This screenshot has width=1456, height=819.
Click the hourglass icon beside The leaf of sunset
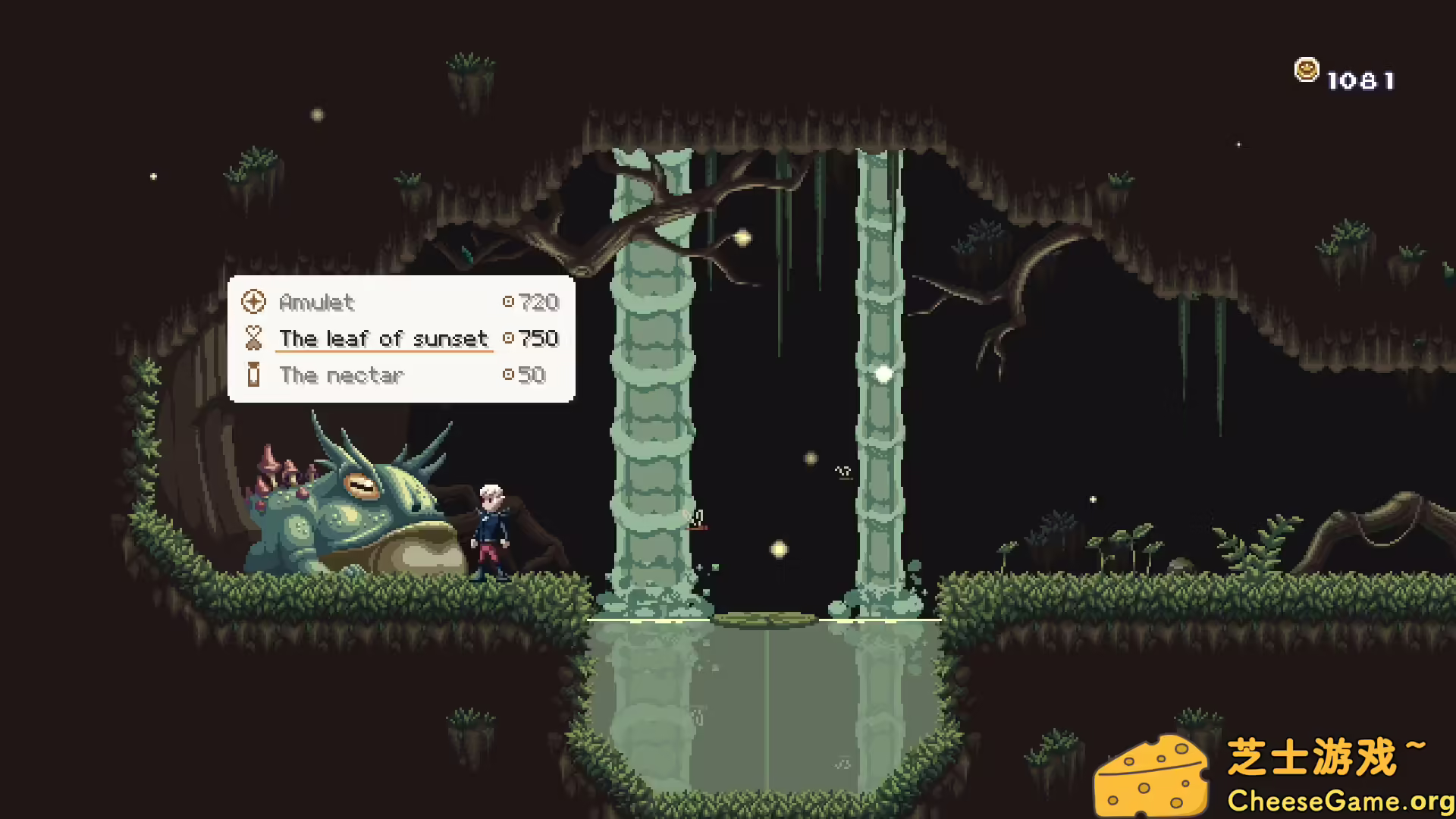(x=253, y=338)
